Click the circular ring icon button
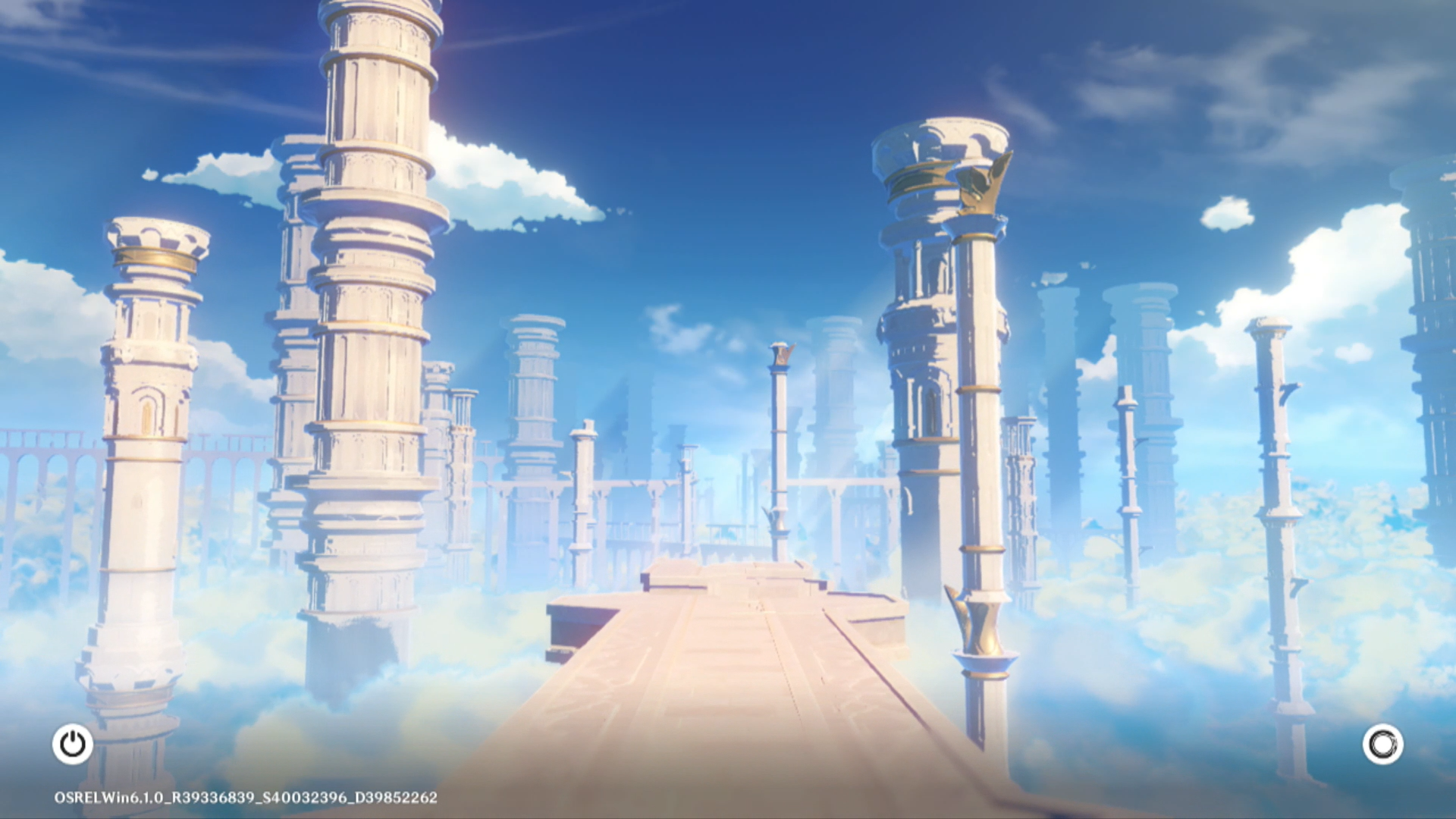1456x819 pixels. 1382,744
